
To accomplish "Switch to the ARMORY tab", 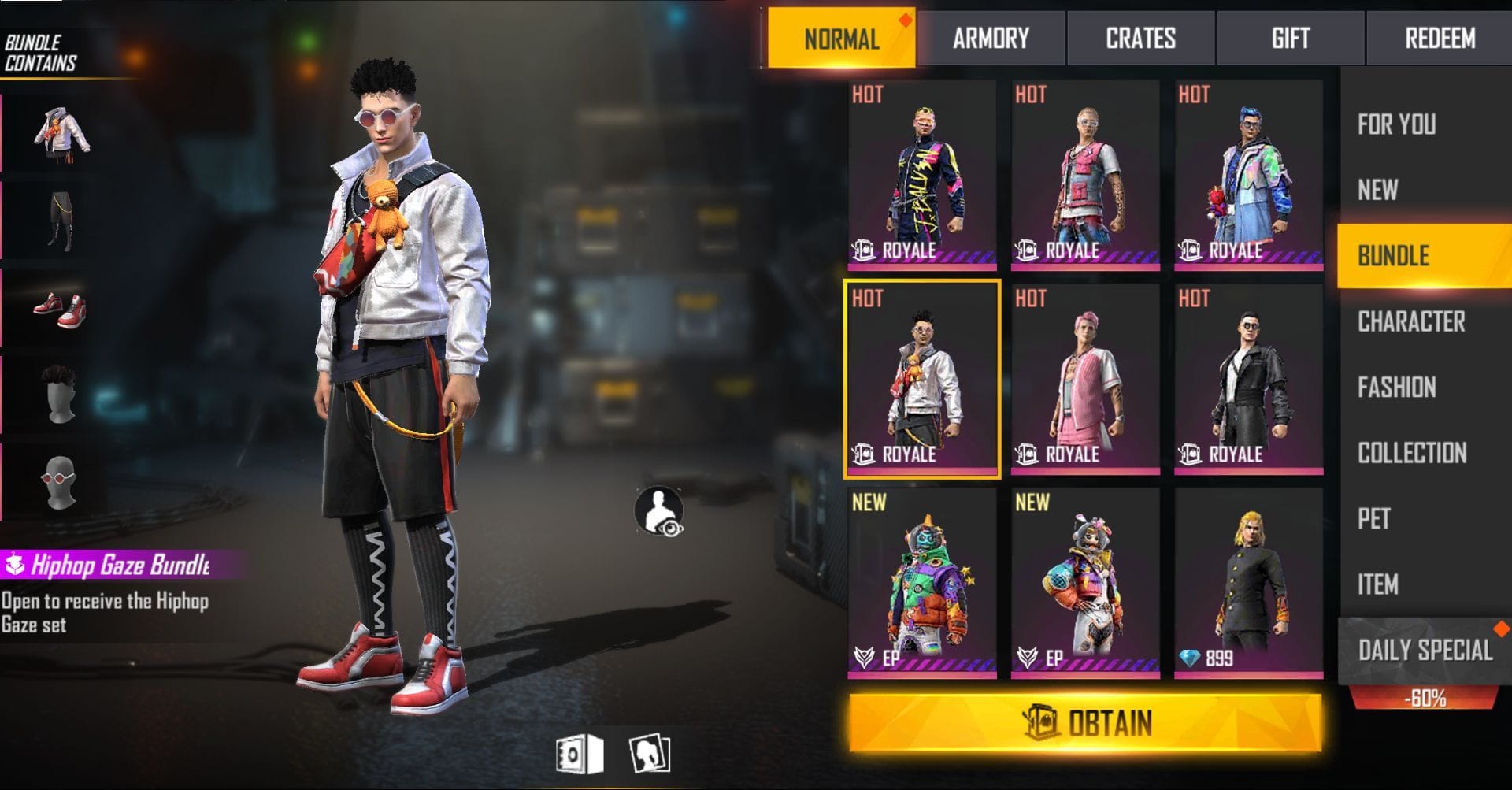I will [x=991, y=37].
